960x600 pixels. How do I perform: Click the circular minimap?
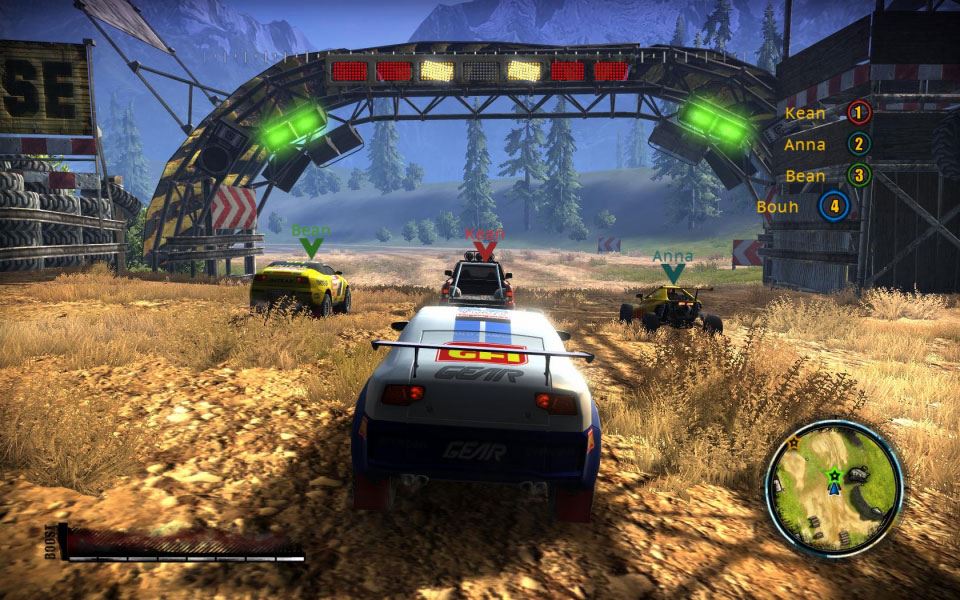[833, 487]
